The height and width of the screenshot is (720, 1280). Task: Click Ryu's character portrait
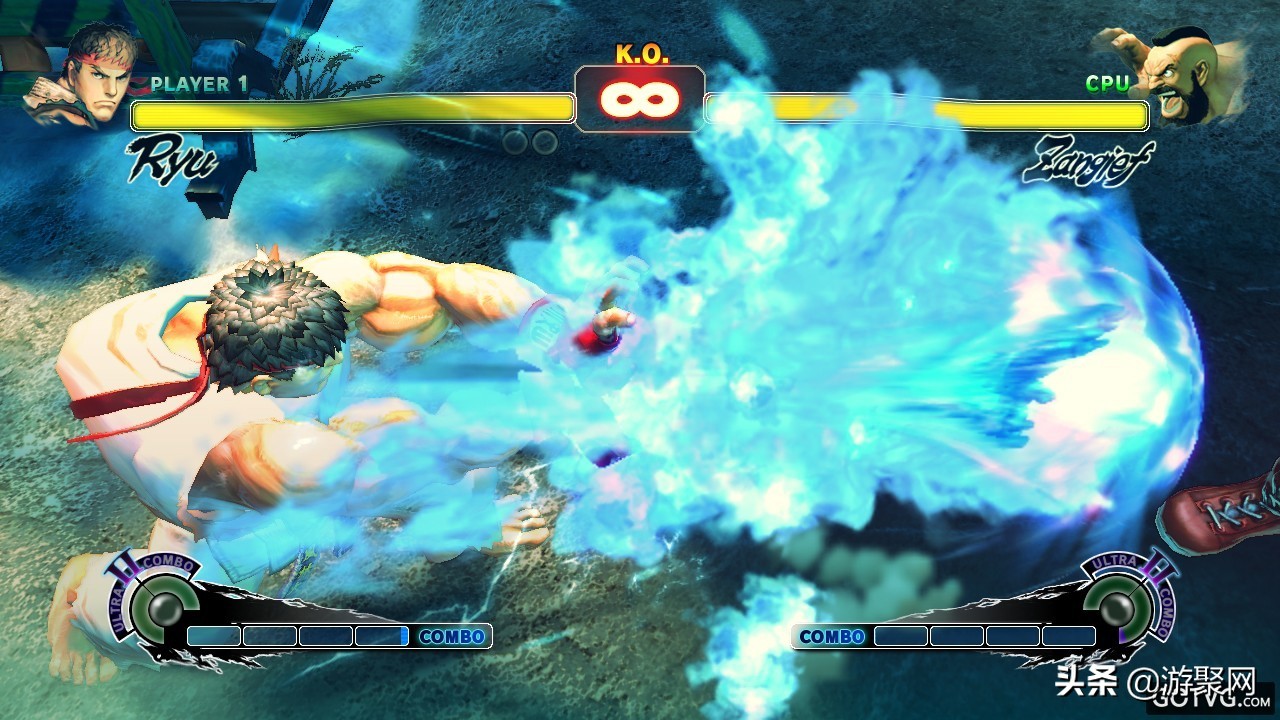tap(84, 76)
